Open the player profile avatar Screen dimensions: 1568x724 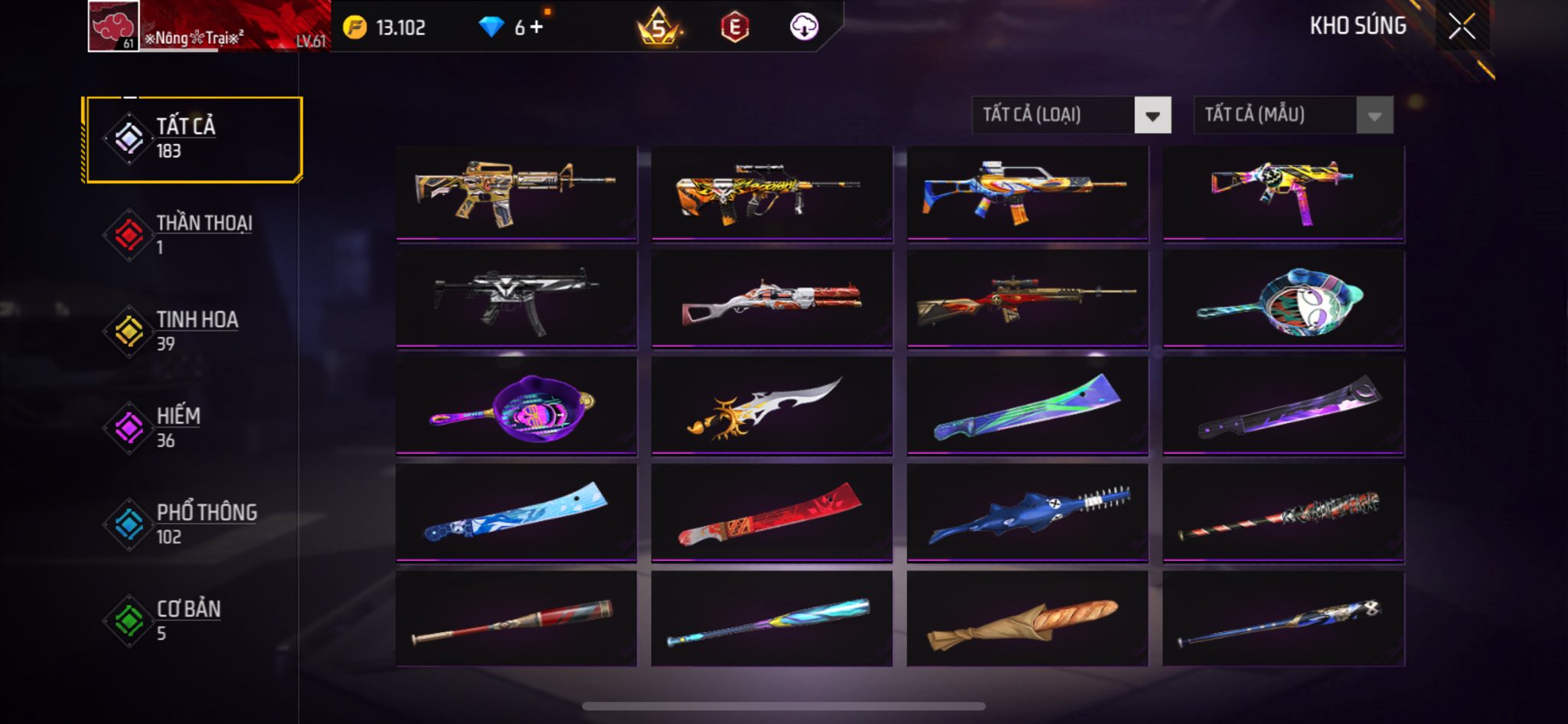(113, 27)
